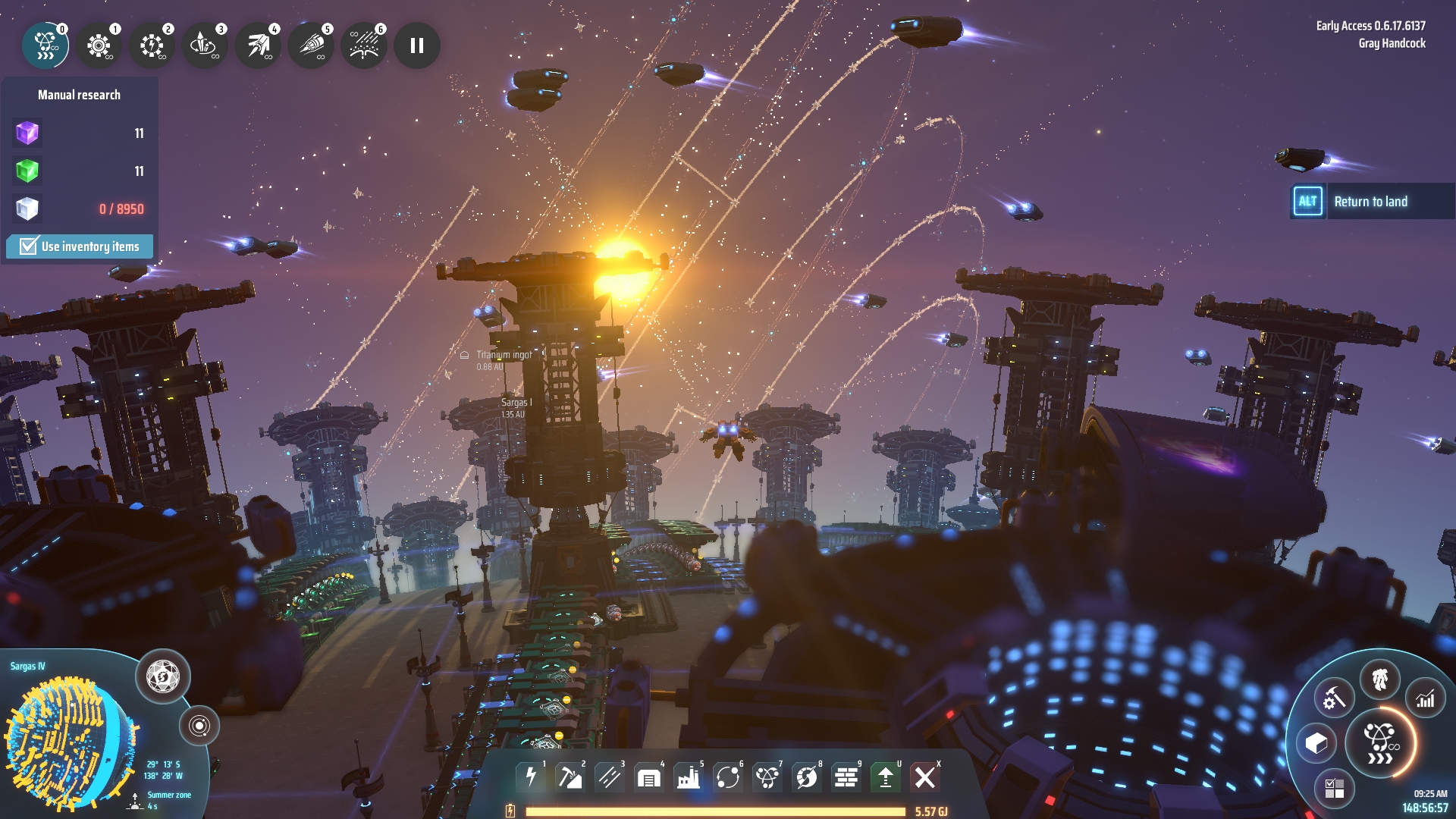Click the Return to land button

tap(1371, 202)
